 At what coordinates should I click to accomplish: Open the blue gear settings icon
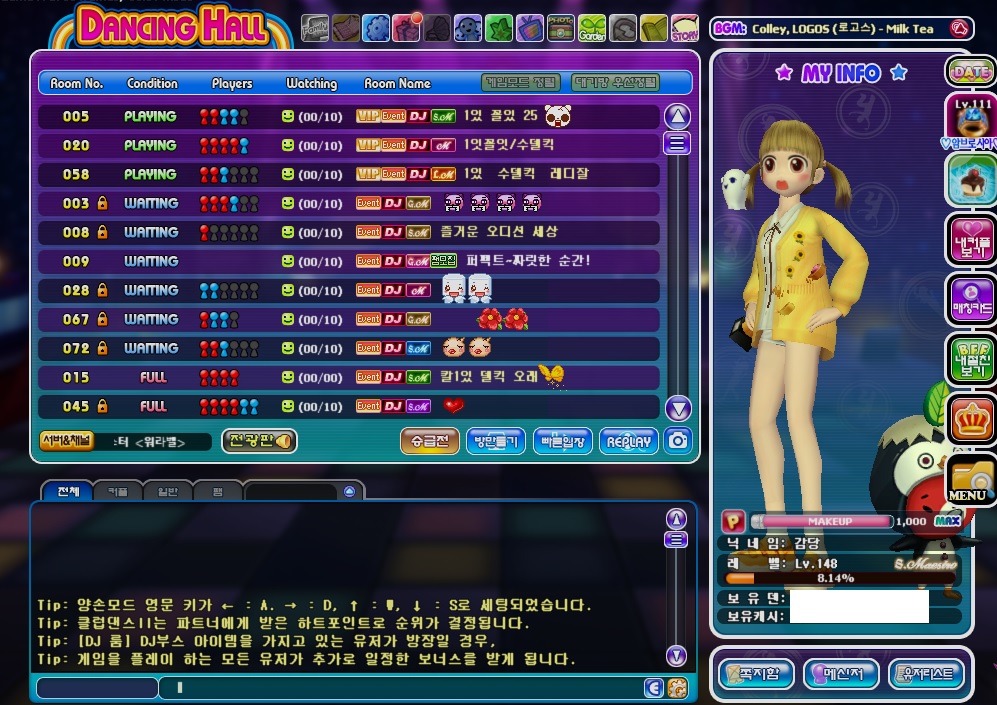(x=376, y=28)
